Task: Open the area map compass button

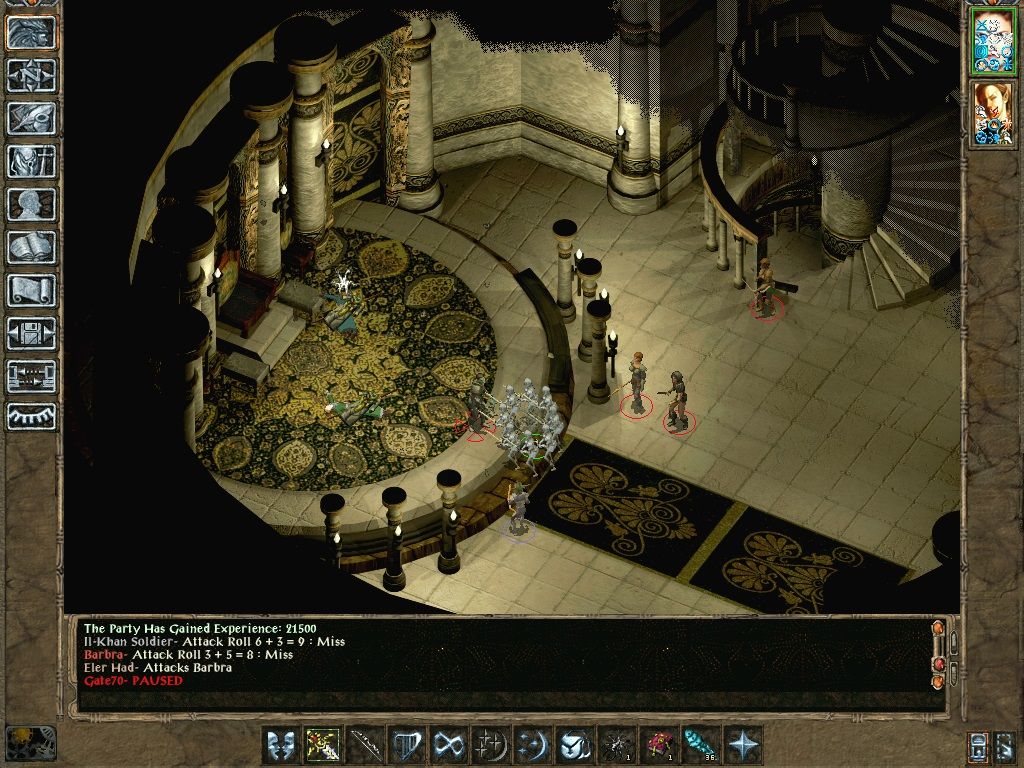Action: [x=31, y=75]
